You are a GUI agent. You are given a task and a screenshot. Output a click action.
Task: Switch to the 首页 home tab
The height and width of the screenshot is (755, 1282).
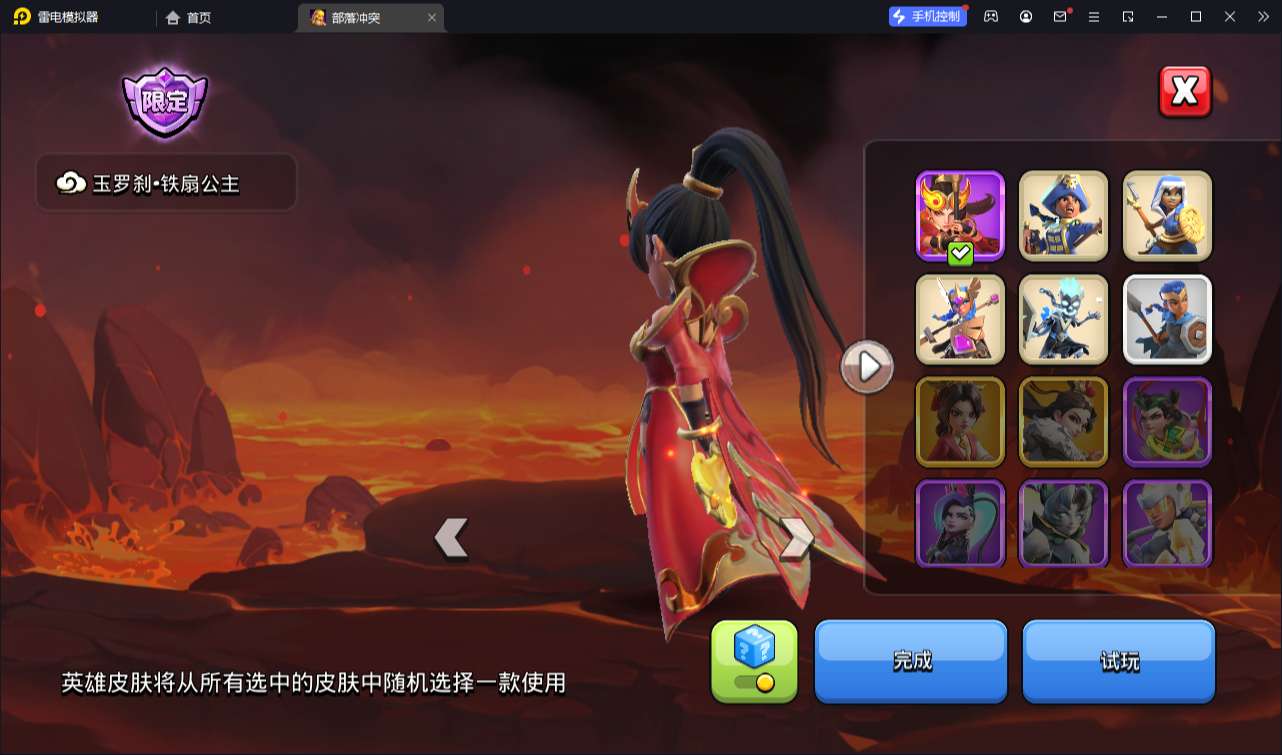(190, 17)
